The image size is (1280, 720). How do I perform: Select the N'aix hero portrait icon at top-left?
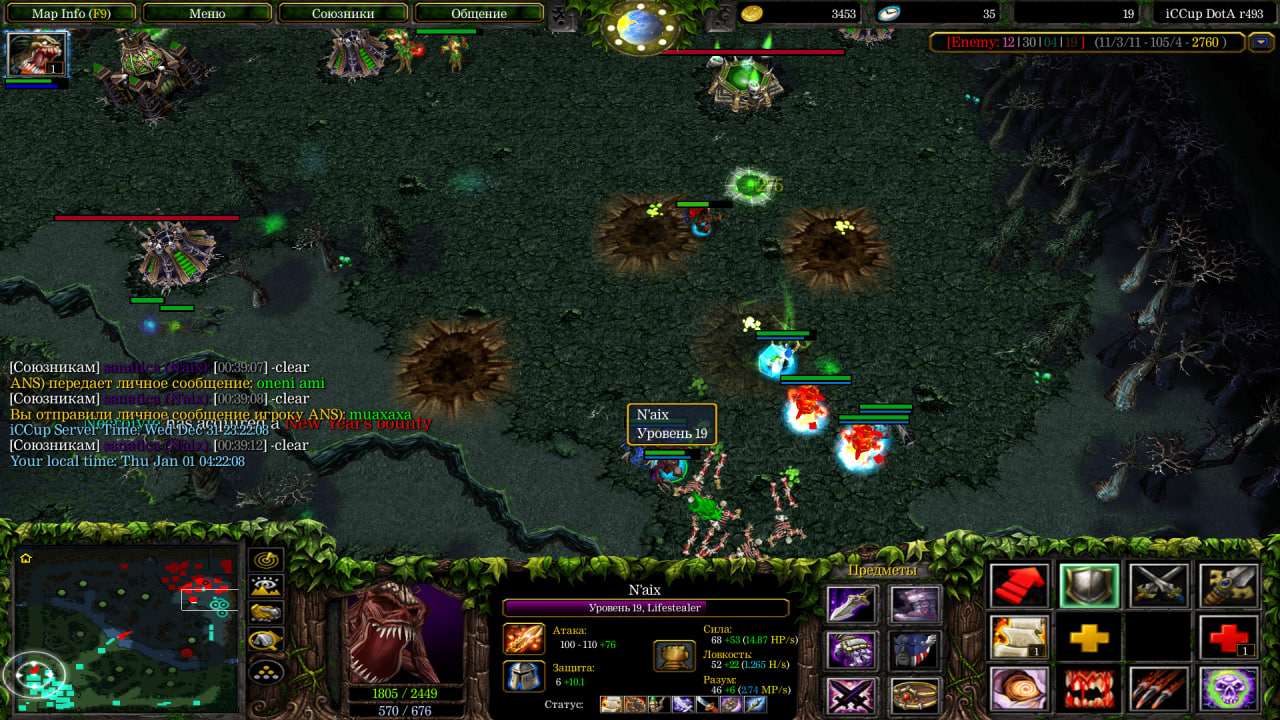point(37,54)
